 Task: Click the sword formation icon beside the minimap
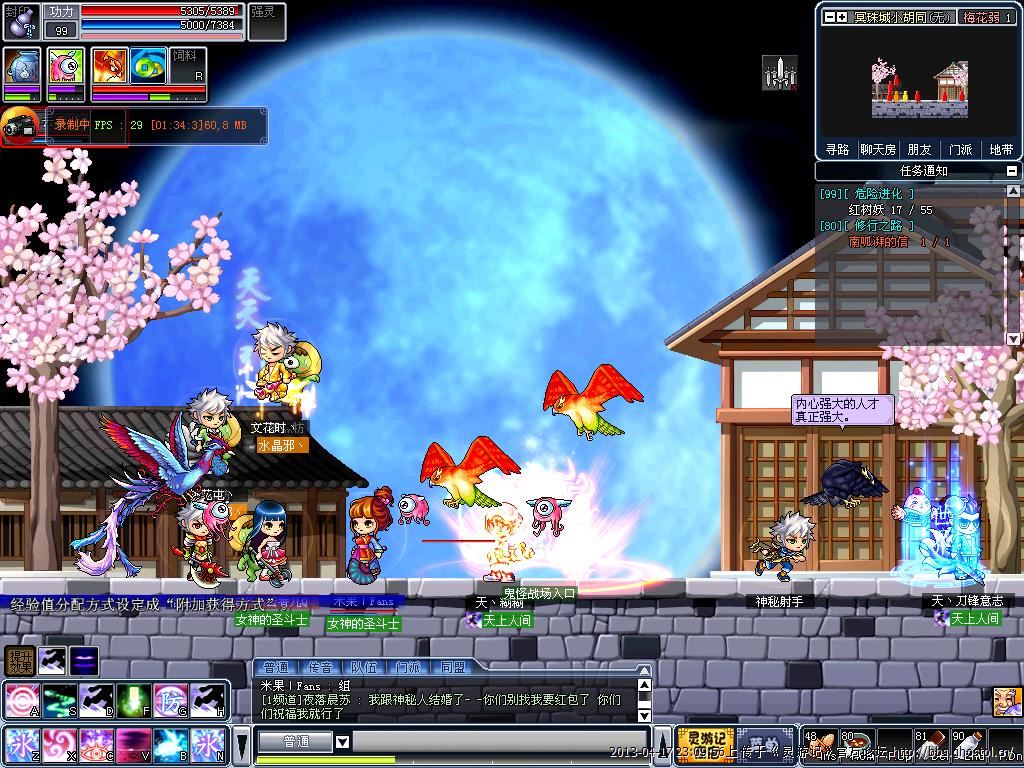click(779, 73)
